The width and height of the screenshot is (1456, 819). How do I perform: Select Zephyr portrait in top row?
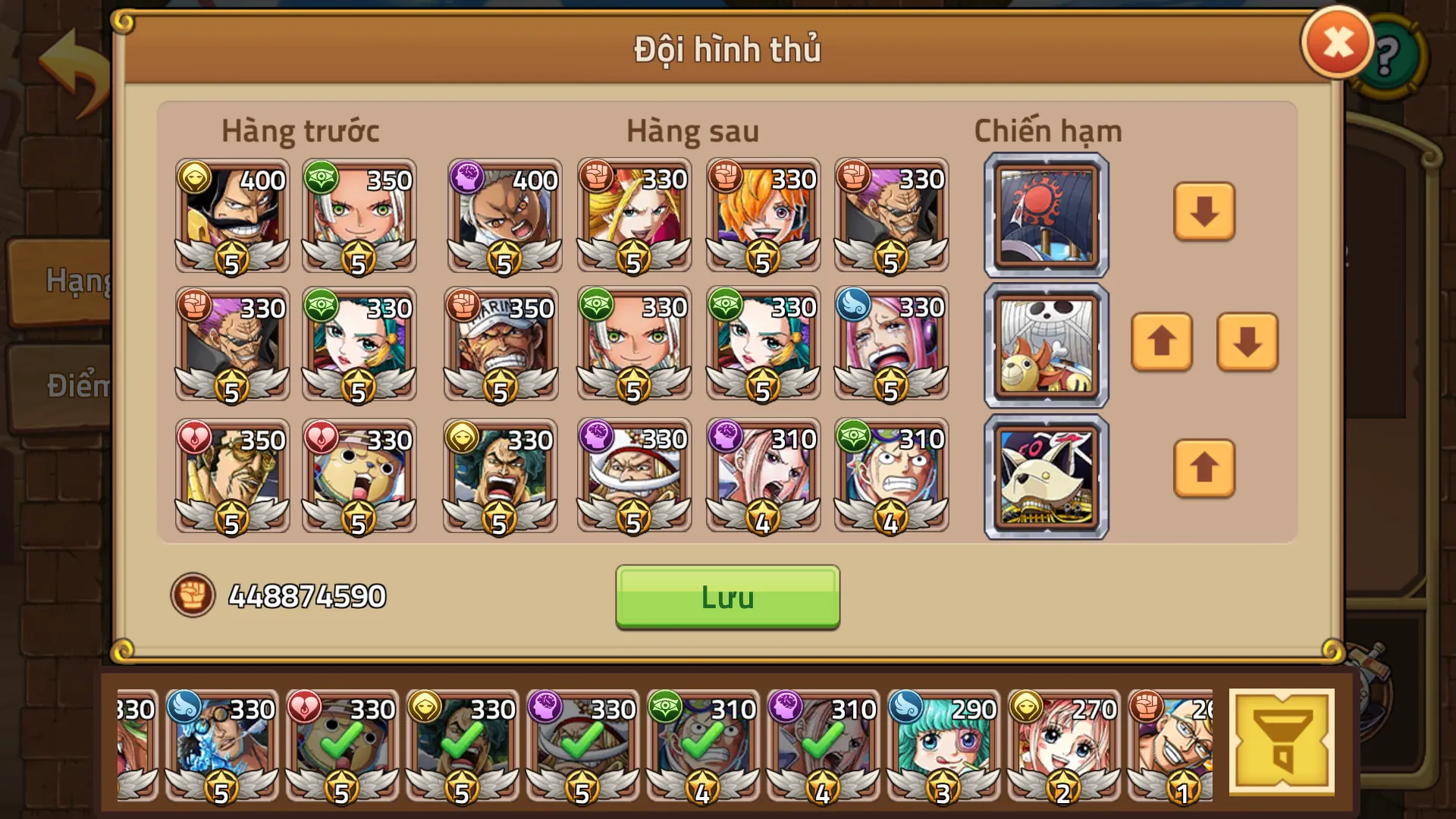pyautogui.click(x=892, y=216)
